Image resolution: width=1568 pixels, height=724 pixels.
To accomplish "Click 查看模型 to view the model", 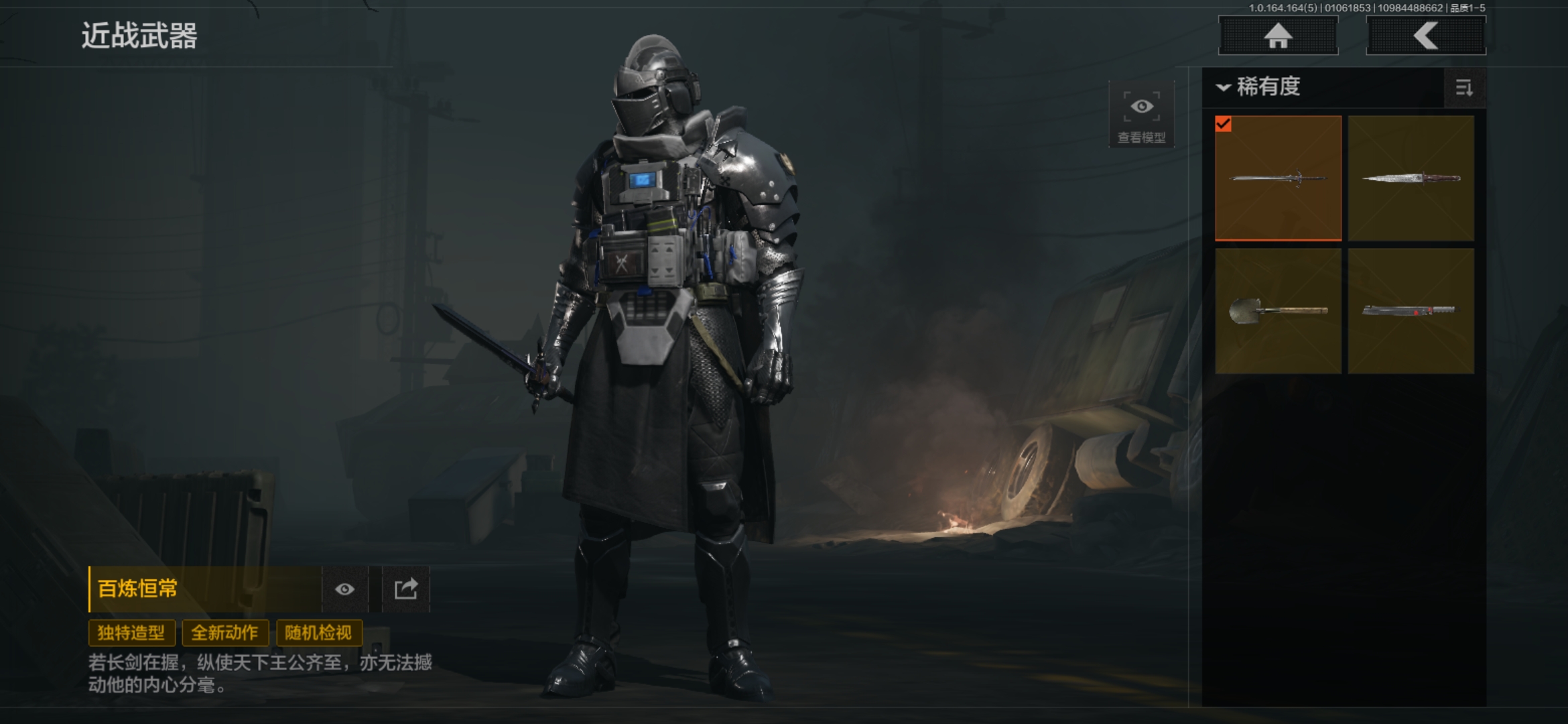I will tap(1142, 115).
